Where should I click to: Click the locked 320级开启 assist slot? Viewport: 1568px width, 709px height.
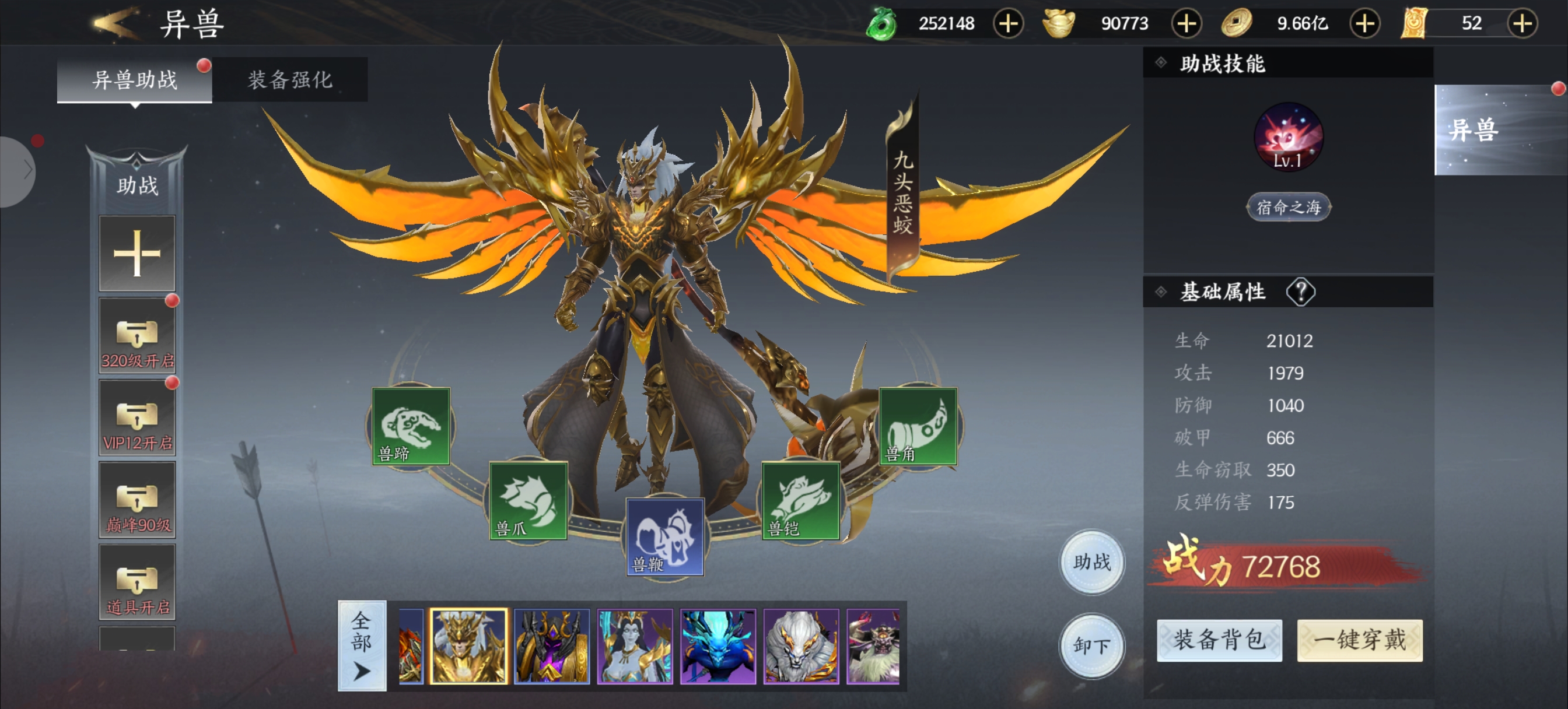click(137, 336)
